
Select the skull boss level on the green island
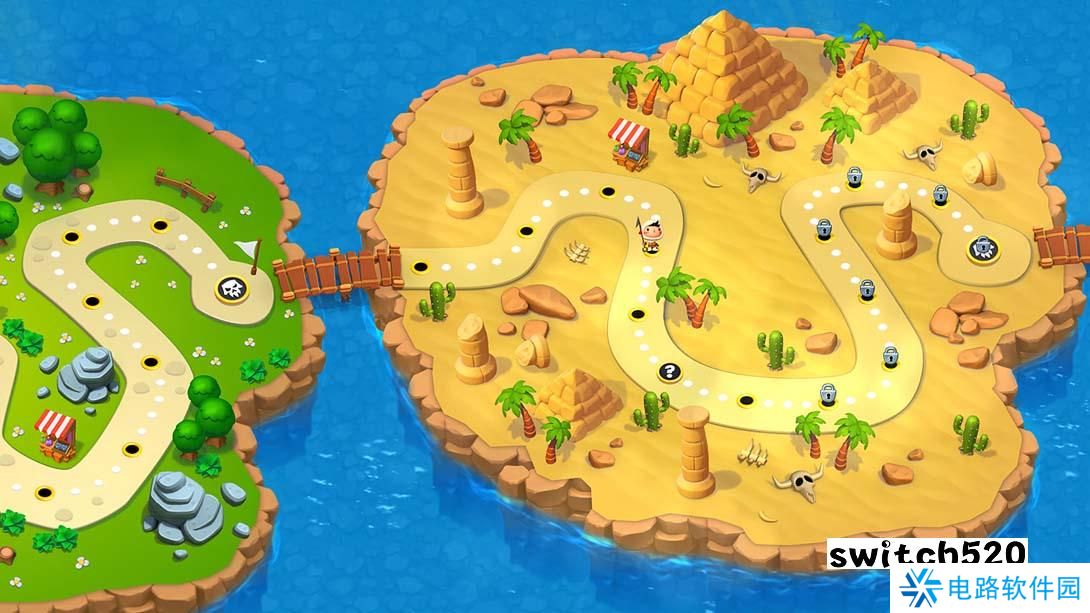pos(232,289)
